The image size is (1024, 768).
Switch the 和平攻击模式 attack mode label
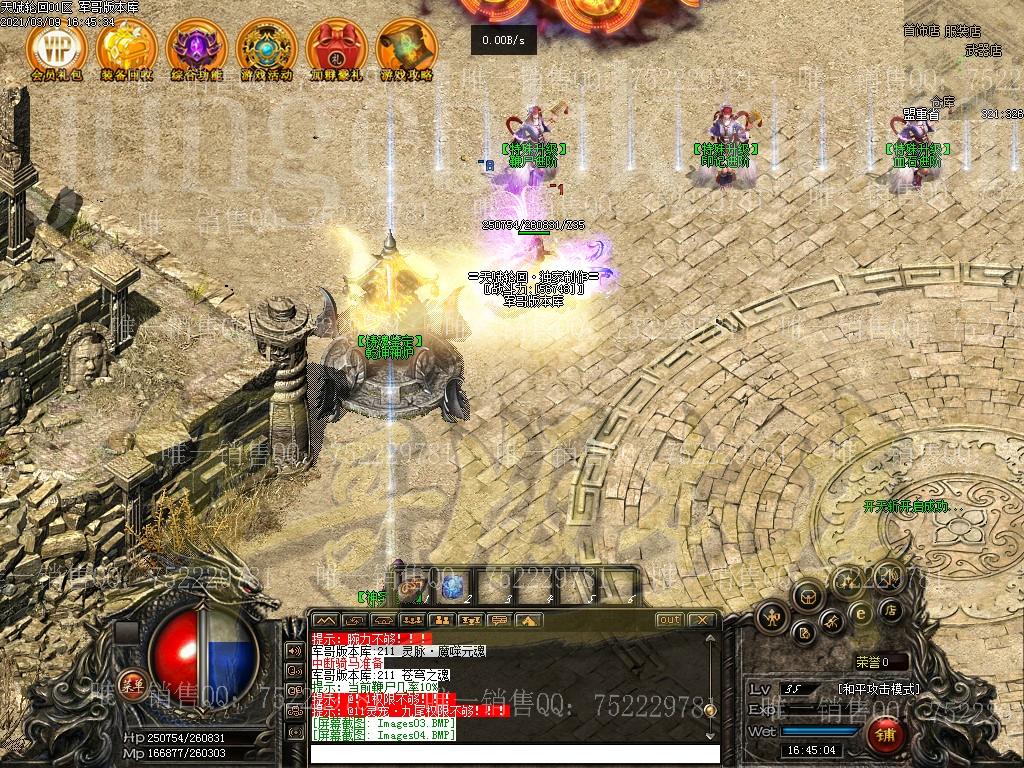click(x=878, y=689)
